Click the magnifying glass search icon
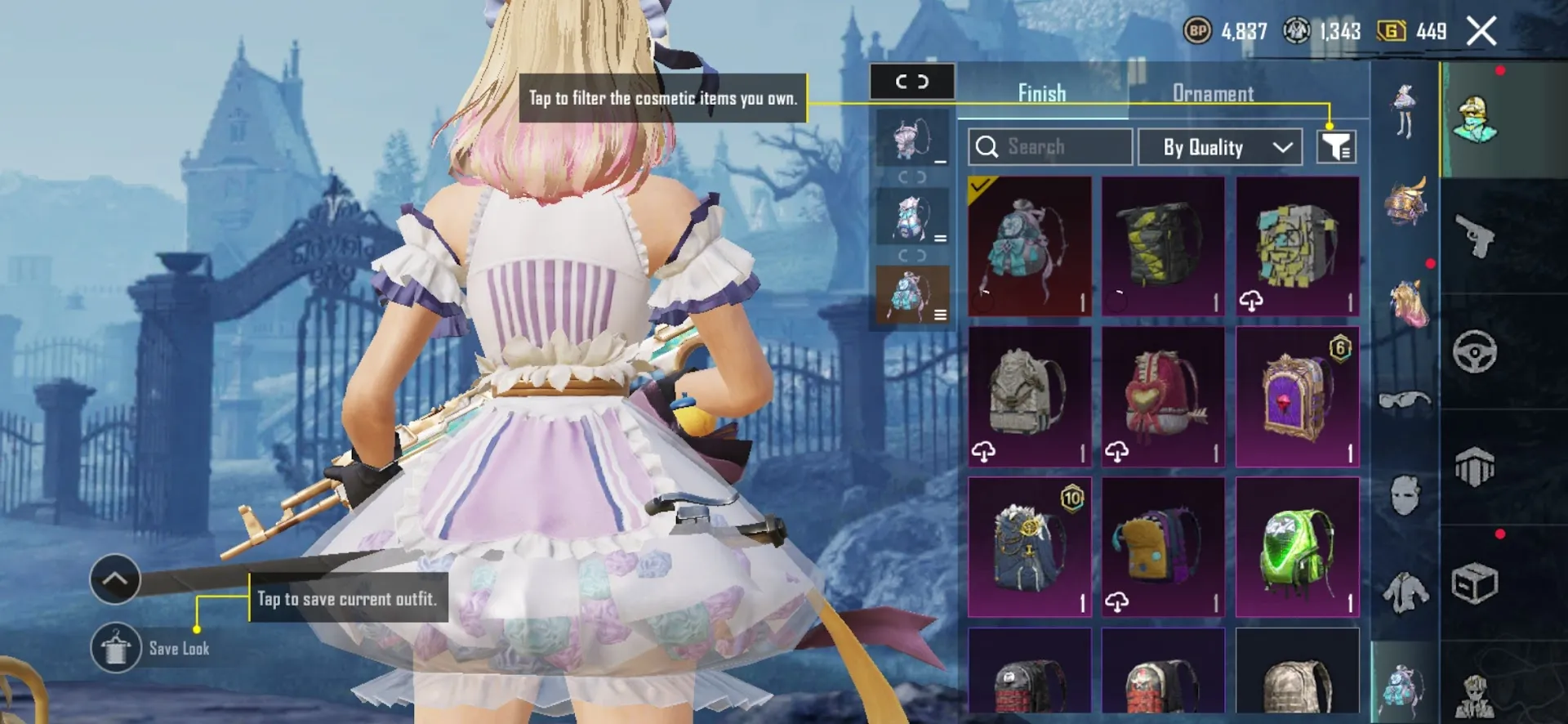This screenshot has width=1568, height=724. tap(988, 147)
